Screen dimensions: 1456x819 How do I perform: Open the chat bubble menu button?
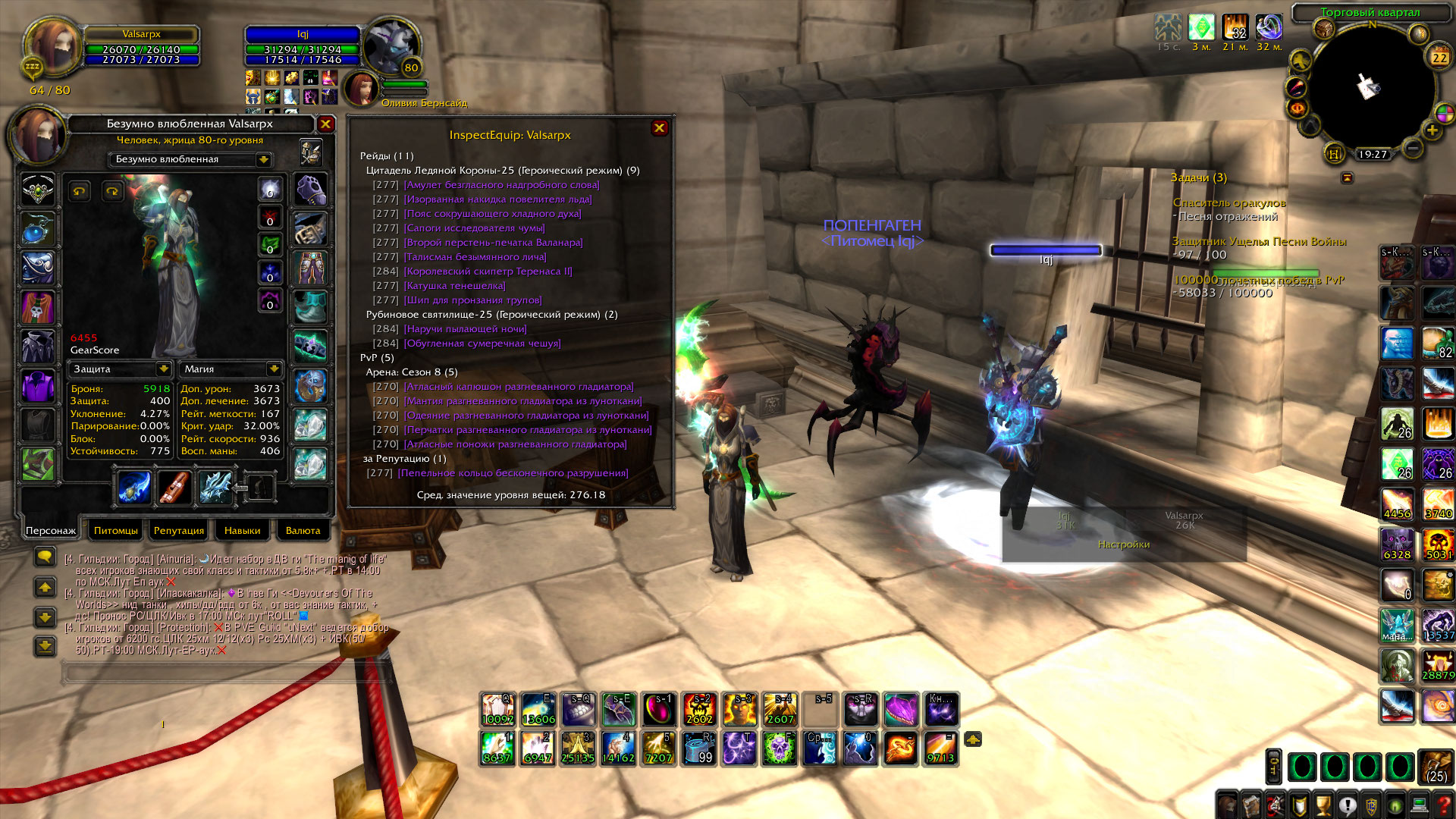pos(45,557)
